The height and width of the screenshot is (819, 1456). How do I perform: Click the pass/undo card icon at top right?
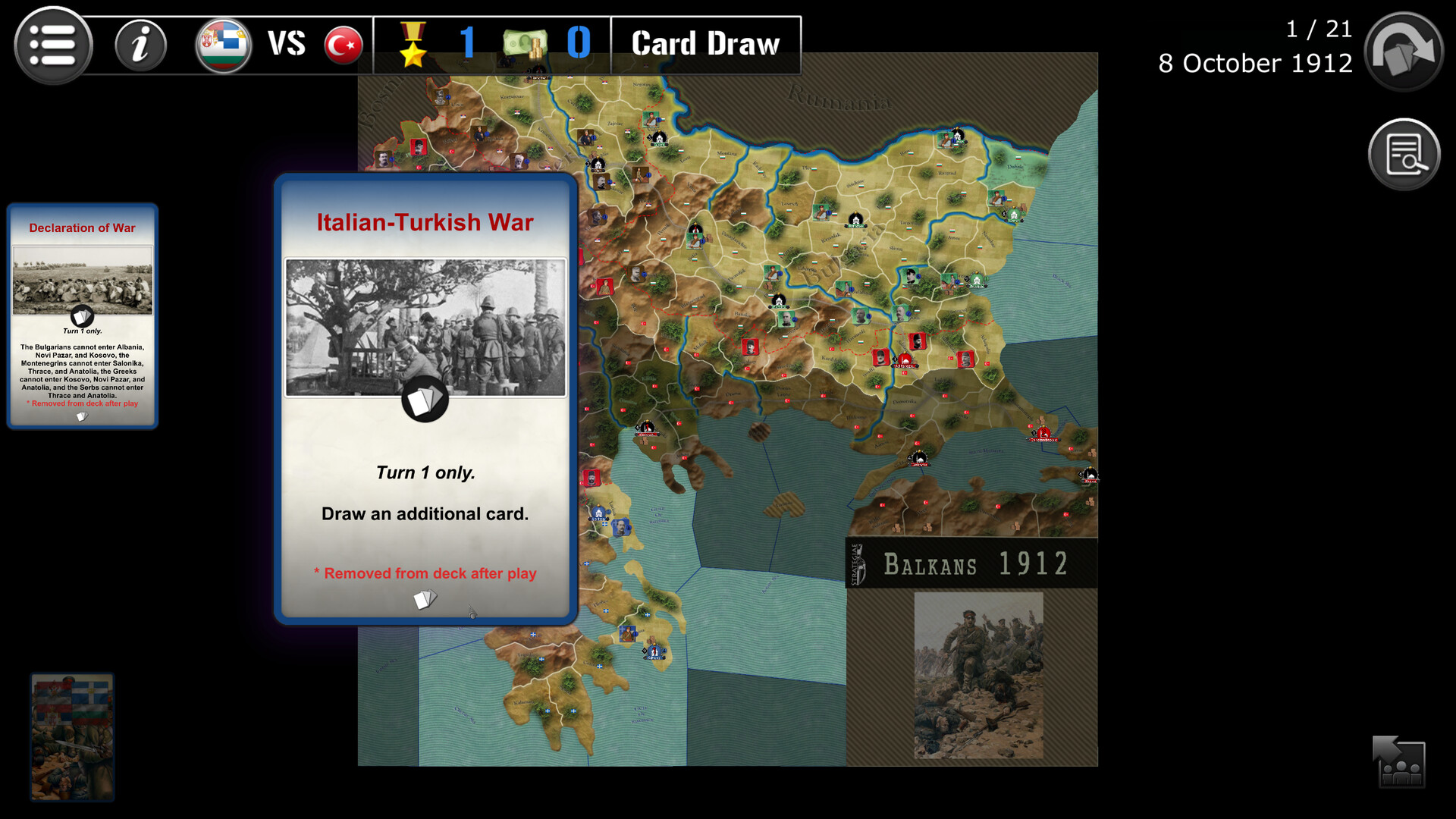pyautogui.click(x=1402, y=50)
